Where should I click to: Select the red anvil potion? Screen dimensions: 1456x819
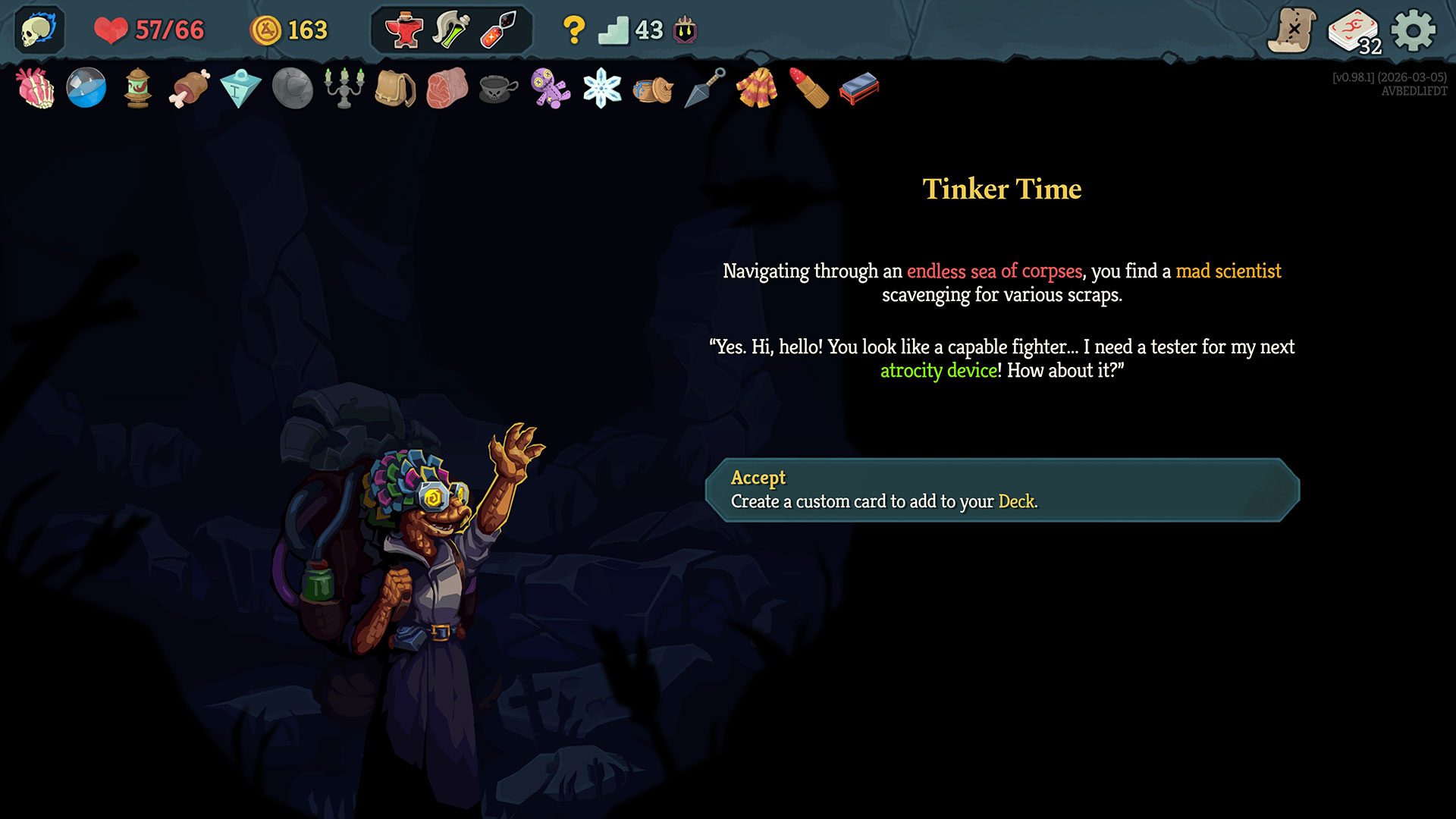pyautogui.click(x=403, y=30)
